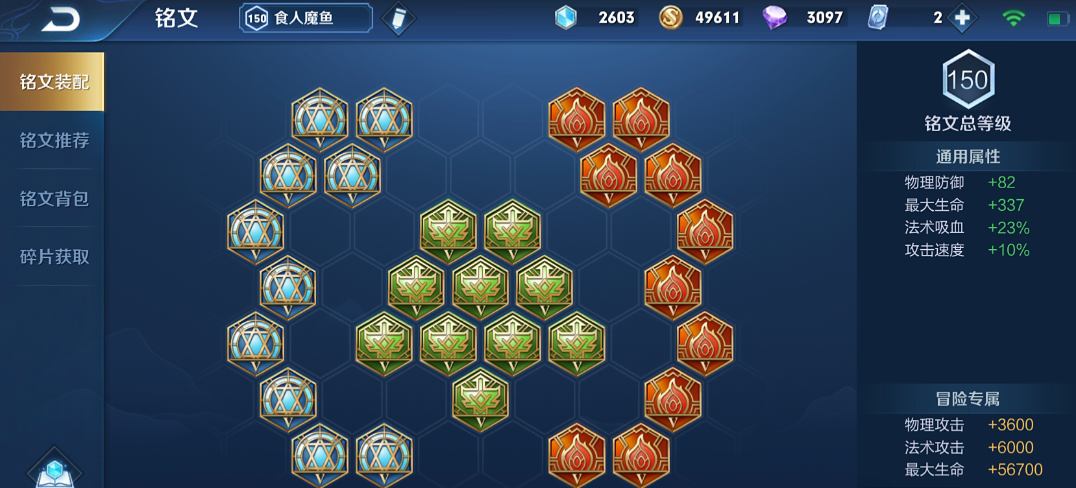The width and height of the screenshot is (1076, 488).
Task: Select the 碎片获取 tab
Action: [x=54, y=256]
